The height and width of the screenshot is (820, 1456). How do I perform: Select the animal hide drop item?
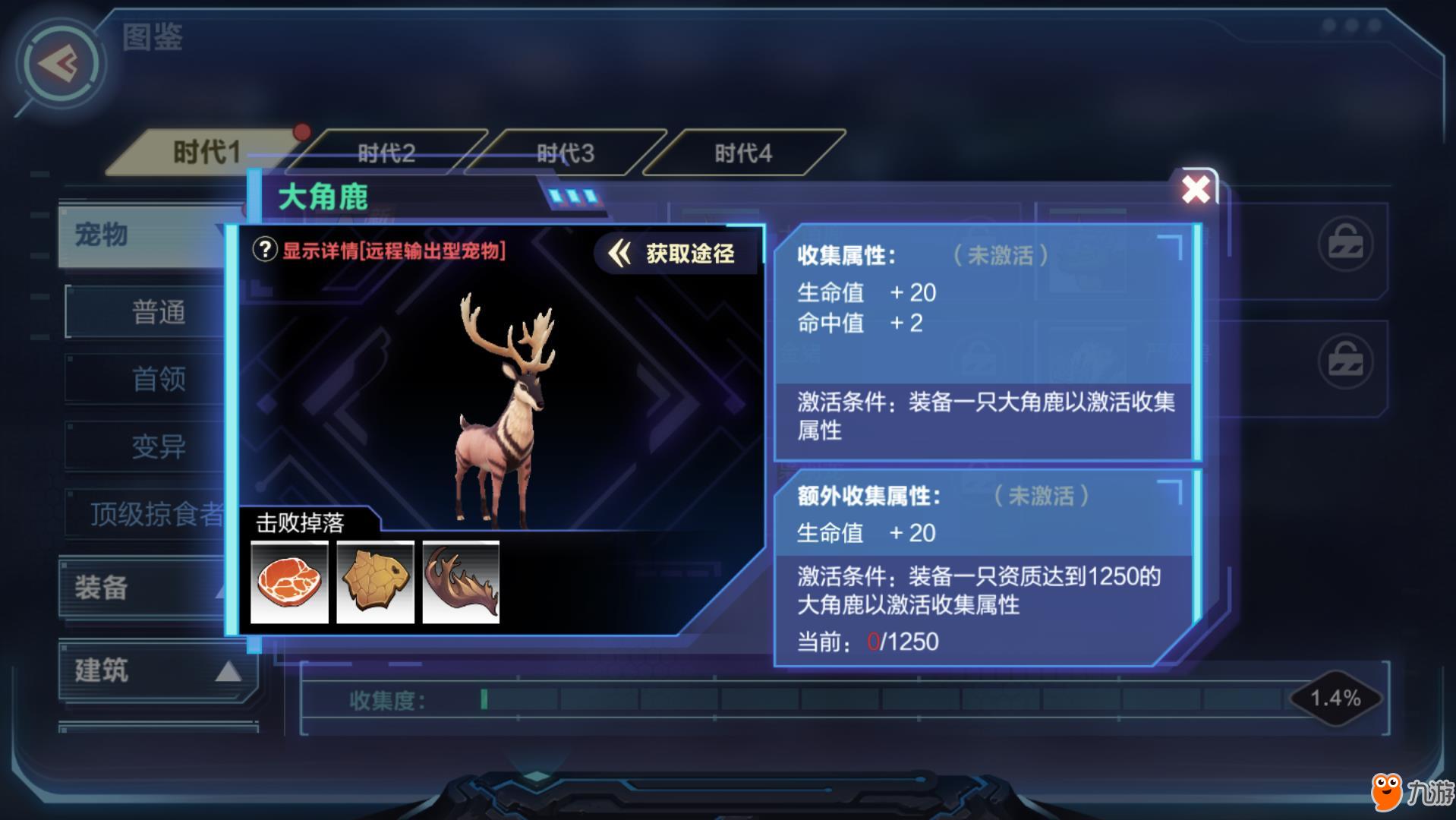pyautogui.click(x=375, y=582)
